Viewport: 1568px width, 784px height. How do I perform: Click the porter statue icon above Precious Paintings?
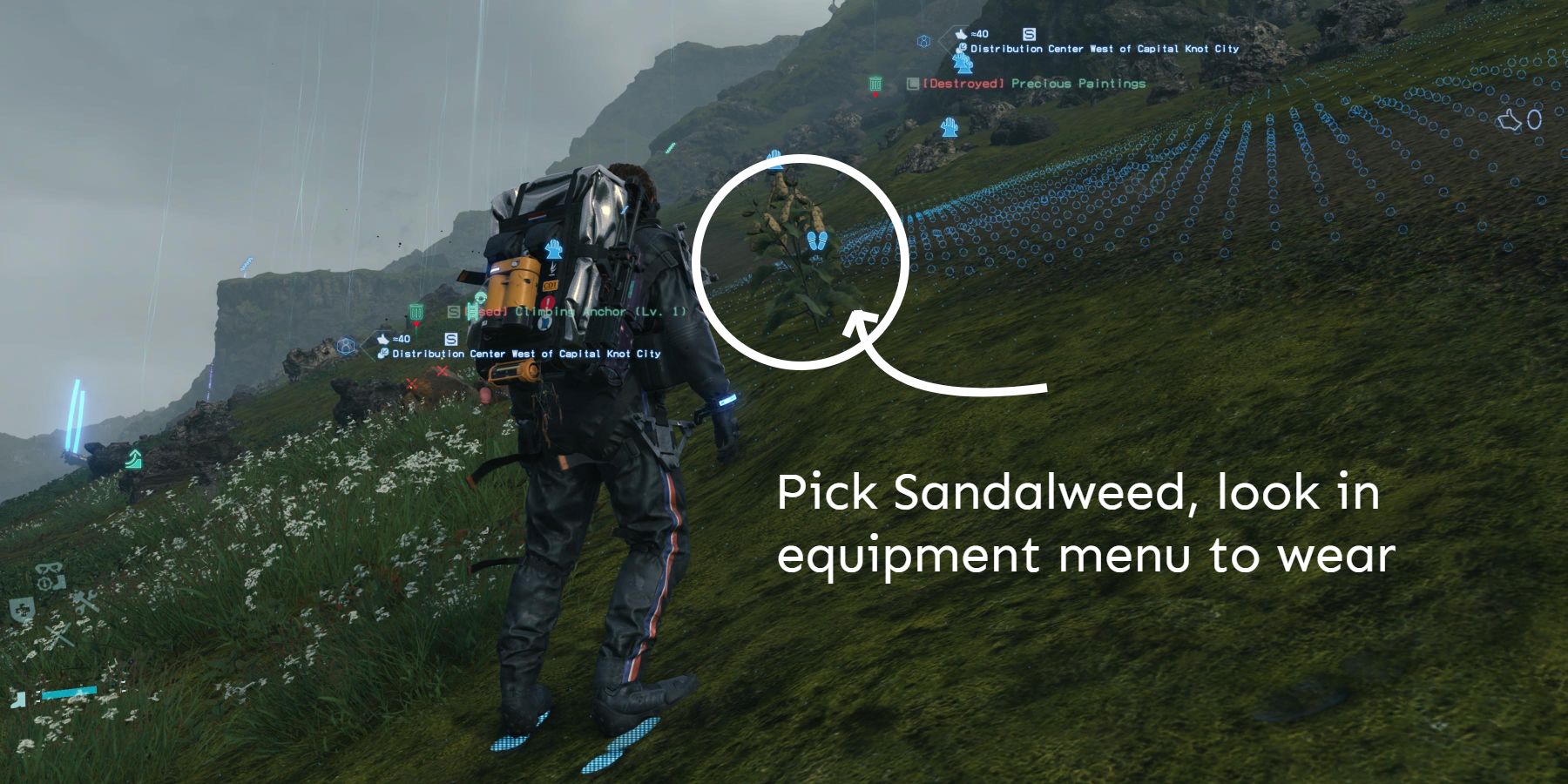962,63
